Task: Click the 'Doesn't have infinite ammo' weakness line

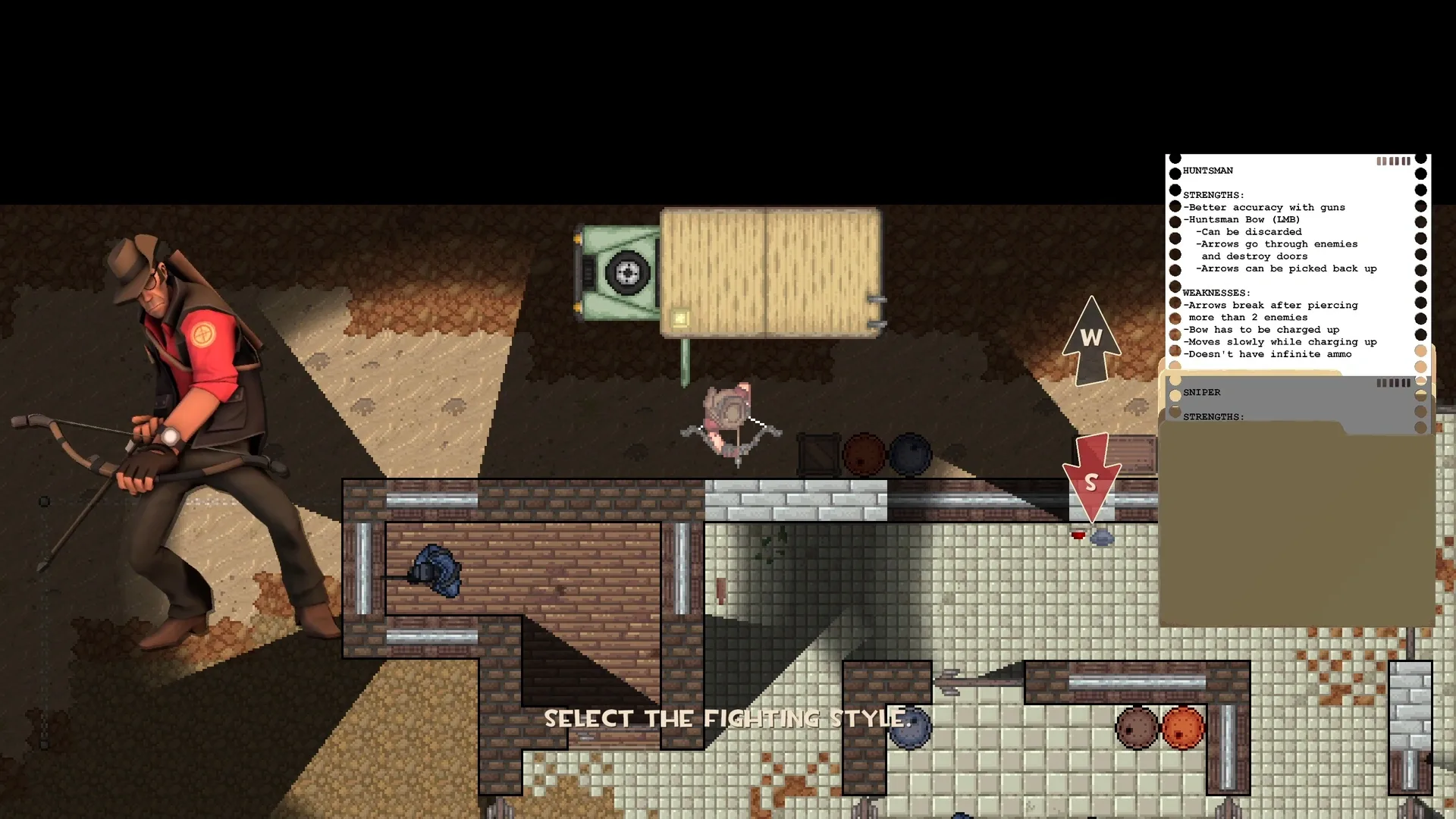Action: tap(1266, 353)
